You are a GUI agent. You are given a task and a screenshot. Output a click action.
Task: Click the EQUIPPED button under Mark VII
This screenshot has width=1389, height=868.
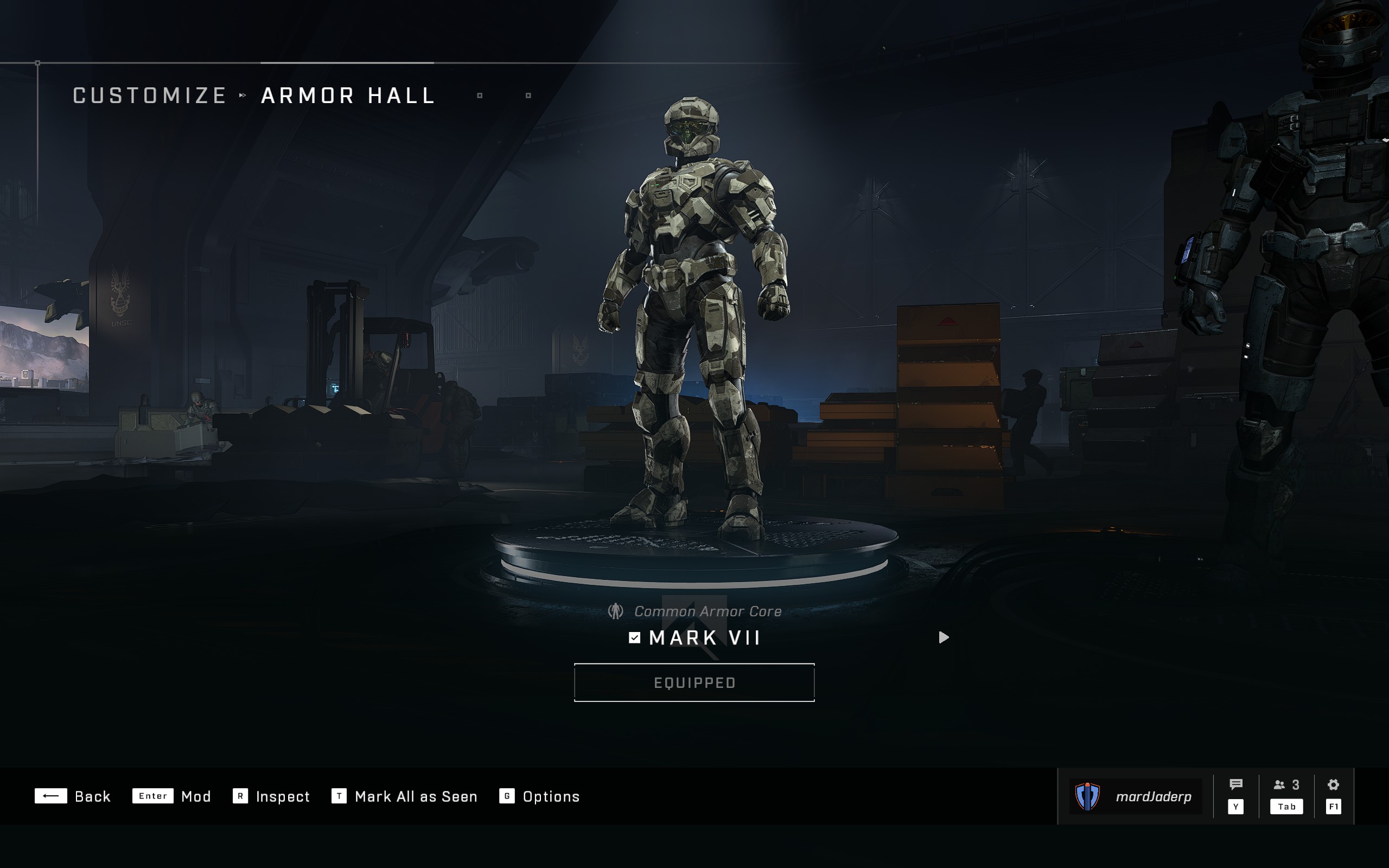pyautogui.click(x=694, y=682)
